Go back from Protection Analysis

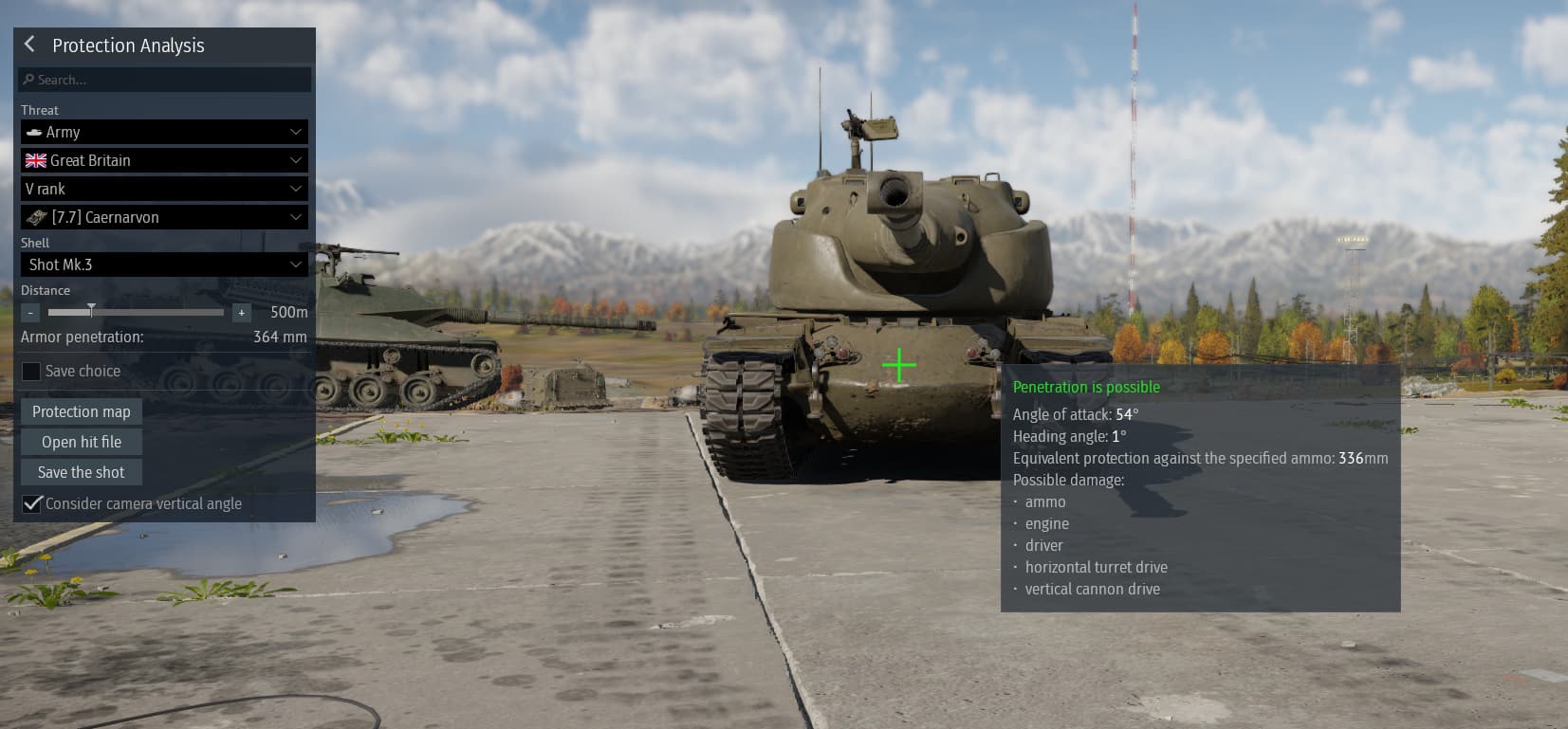(29, 44)
